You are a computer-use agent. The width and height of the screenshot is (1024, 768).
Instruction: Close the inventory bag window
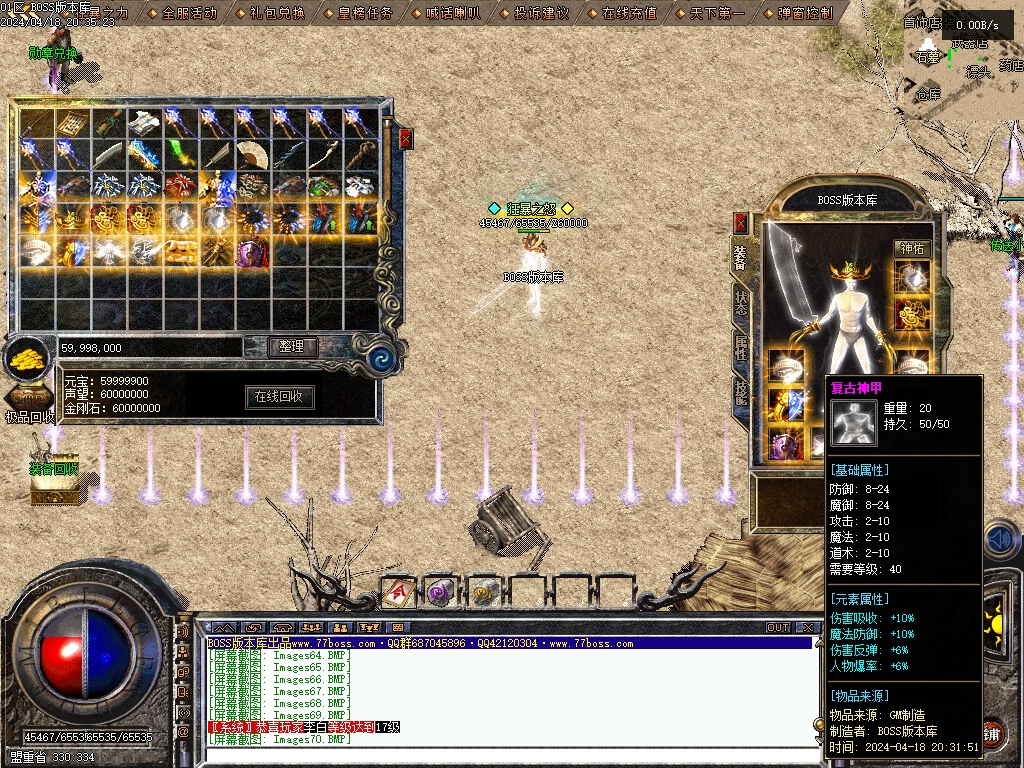pos(405,140)
